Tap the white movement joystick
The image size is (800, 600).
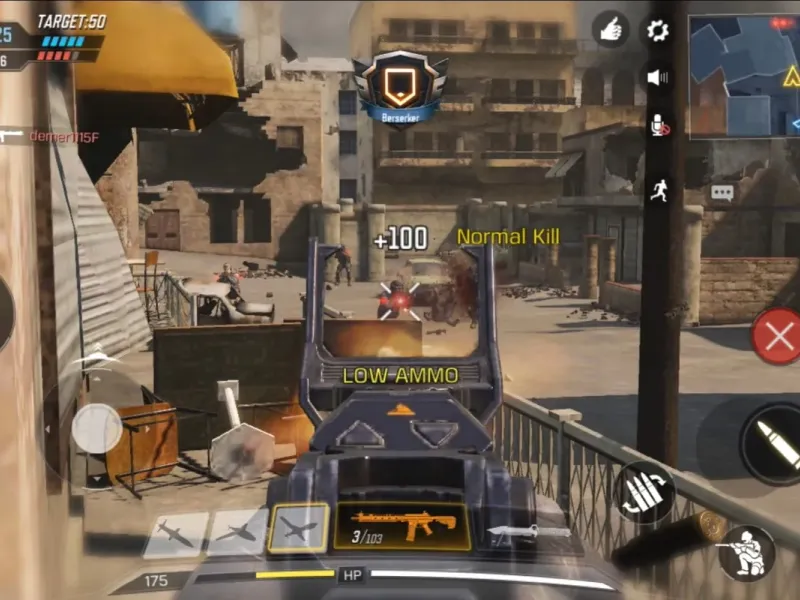[x=97, y=429]
